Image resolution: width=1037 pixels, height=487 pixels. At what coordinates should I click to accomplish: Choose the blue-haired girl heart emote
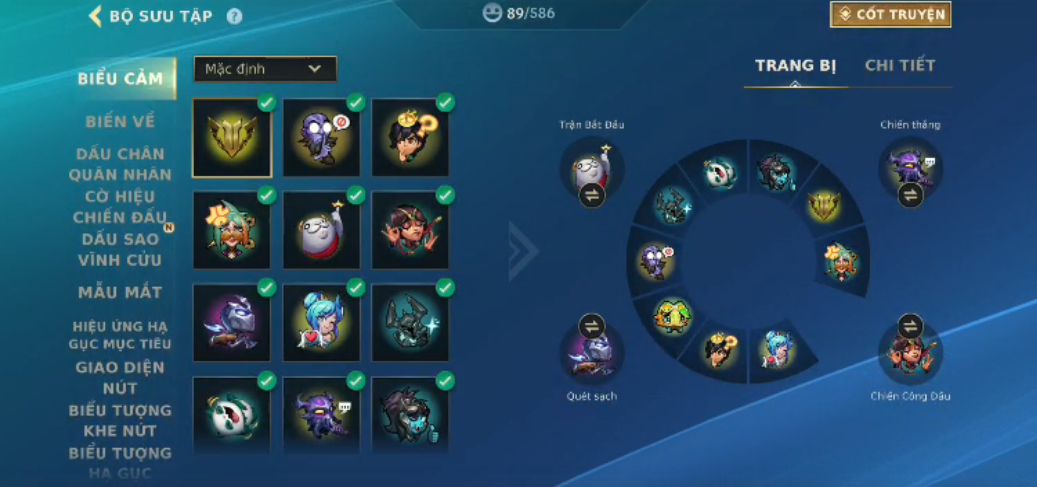[x=322, y=322]
